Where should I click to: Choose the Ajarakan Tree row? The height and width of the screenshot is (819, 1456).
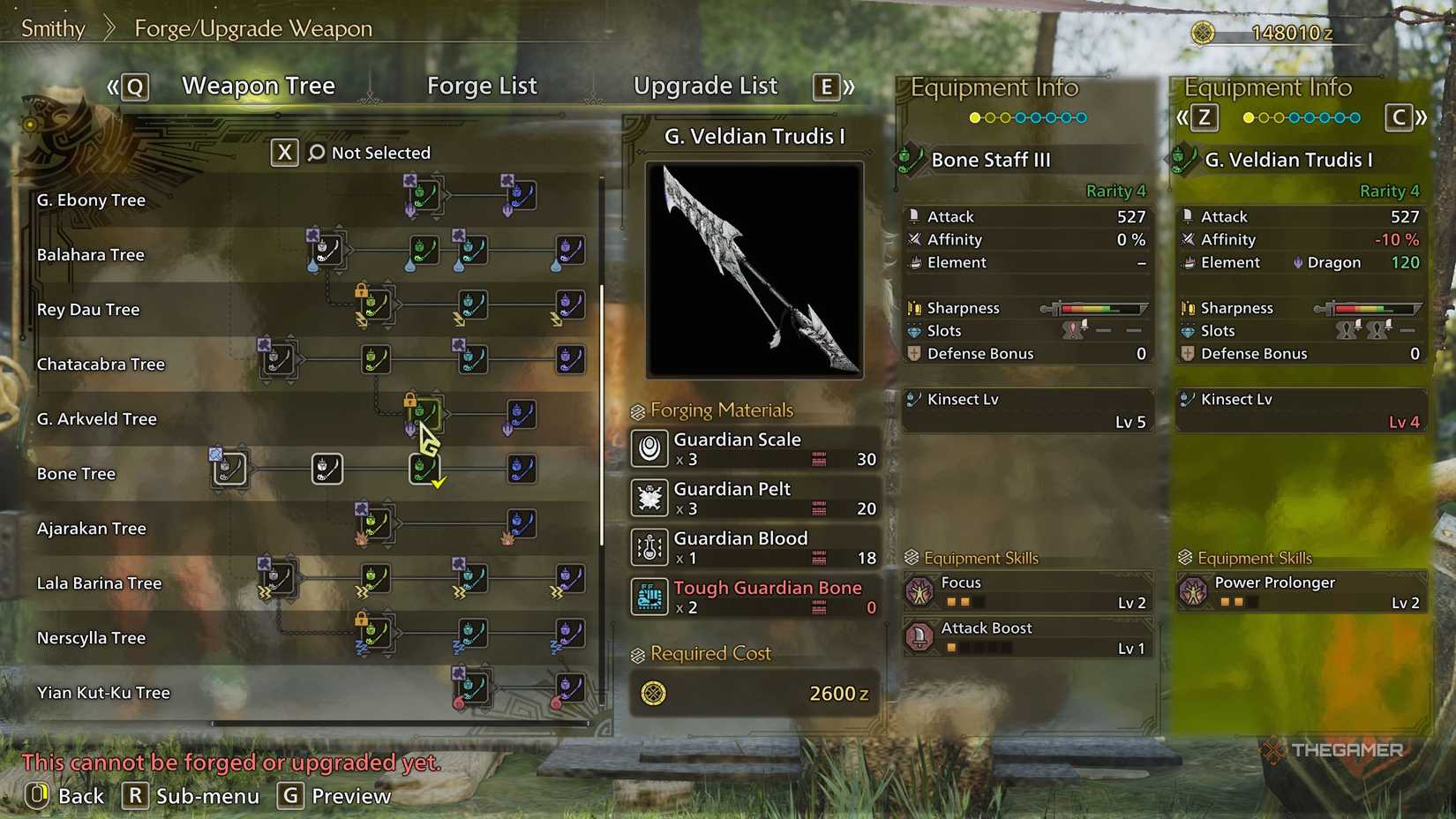(91, 529)
